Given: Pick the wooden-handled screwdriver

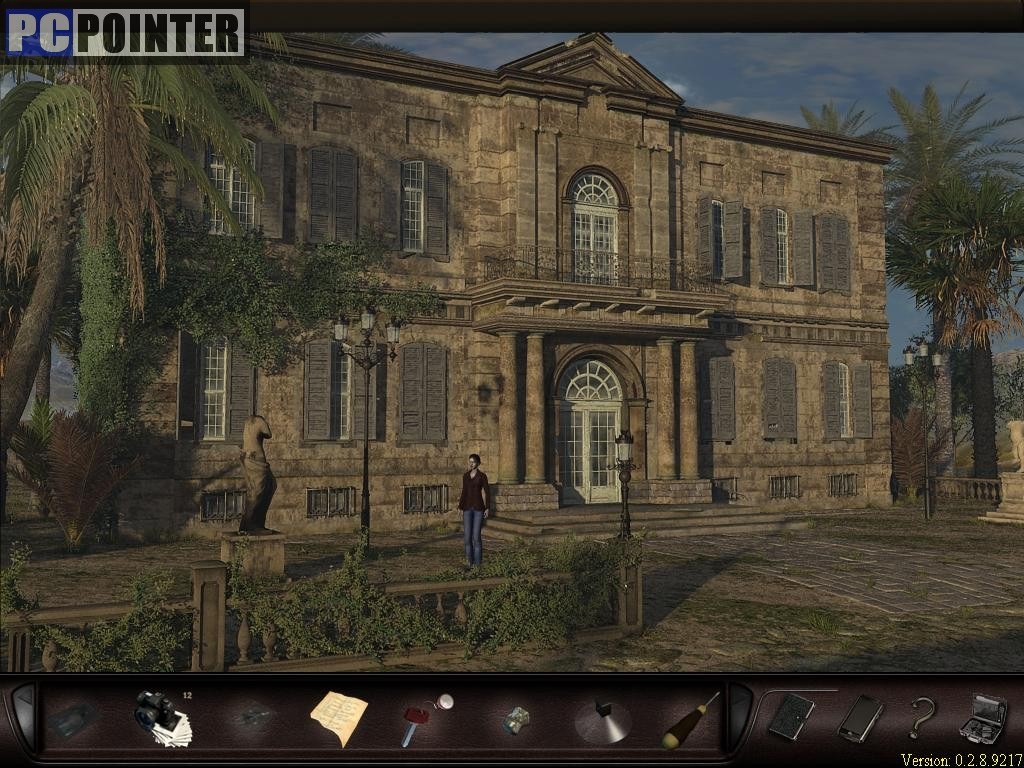Looking at the screenshot, I should click(690, 720).
